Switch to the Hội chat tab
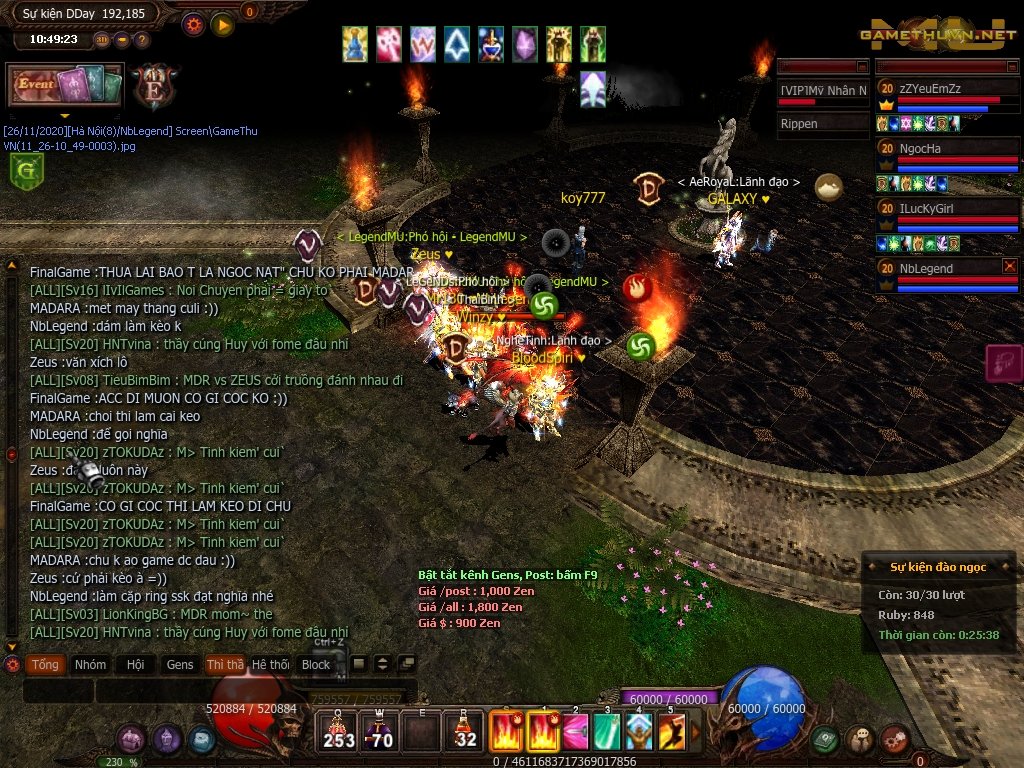This screenshot has width=1024, height=768. (x=135, y=664)
